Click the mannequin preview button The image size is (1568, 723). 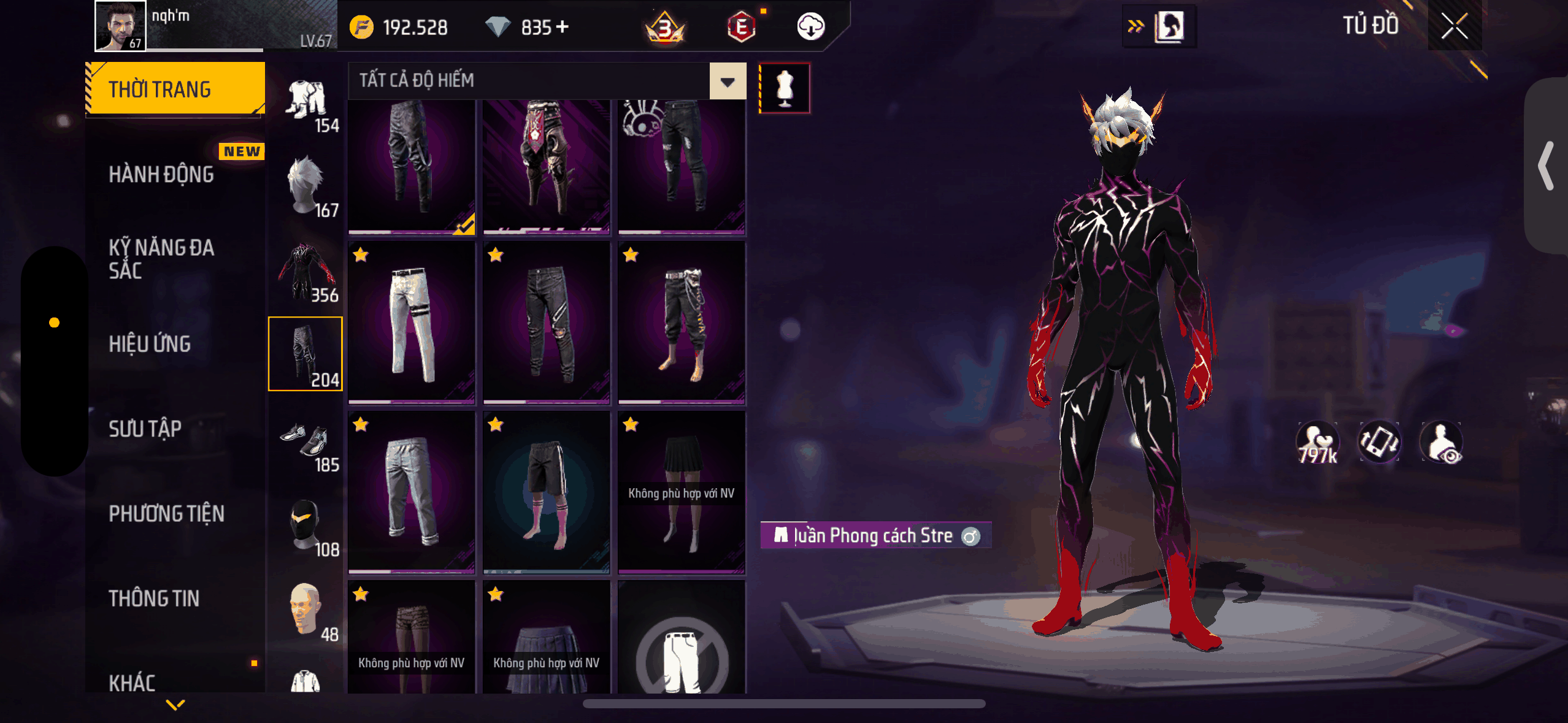(785, 88)
